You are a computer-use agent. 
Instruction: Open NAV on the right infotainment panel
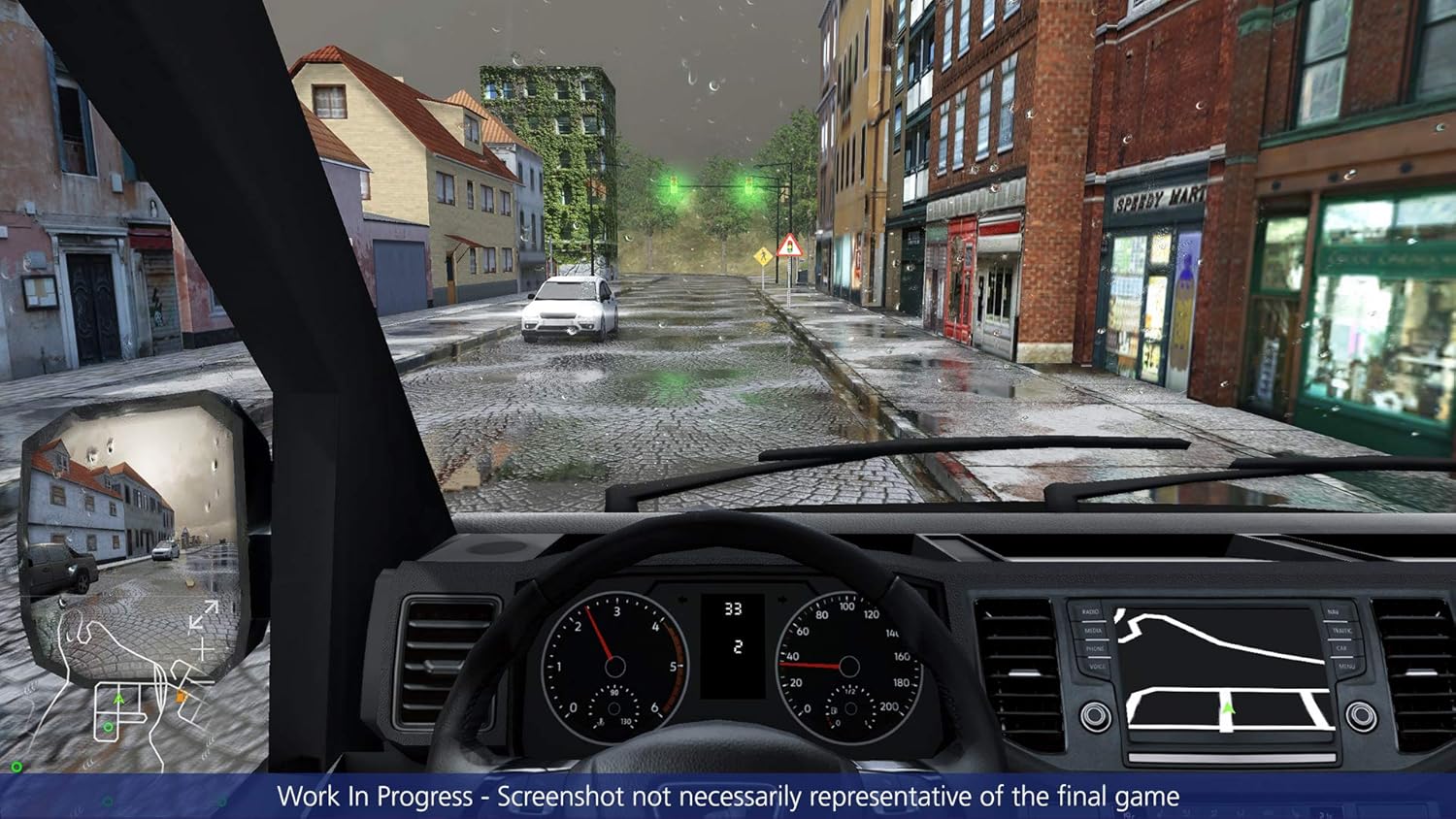1333,611
